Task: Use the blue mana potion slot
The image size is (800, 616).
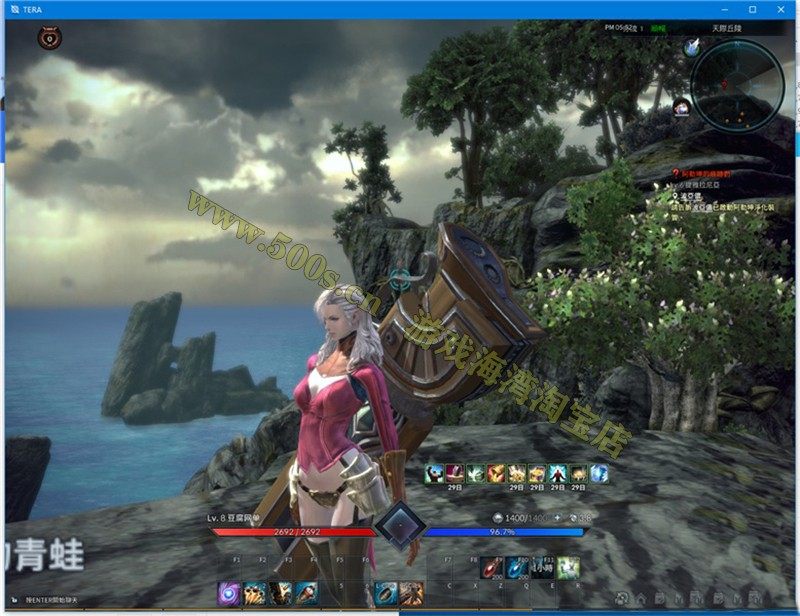Action: [x=517, y=568]
